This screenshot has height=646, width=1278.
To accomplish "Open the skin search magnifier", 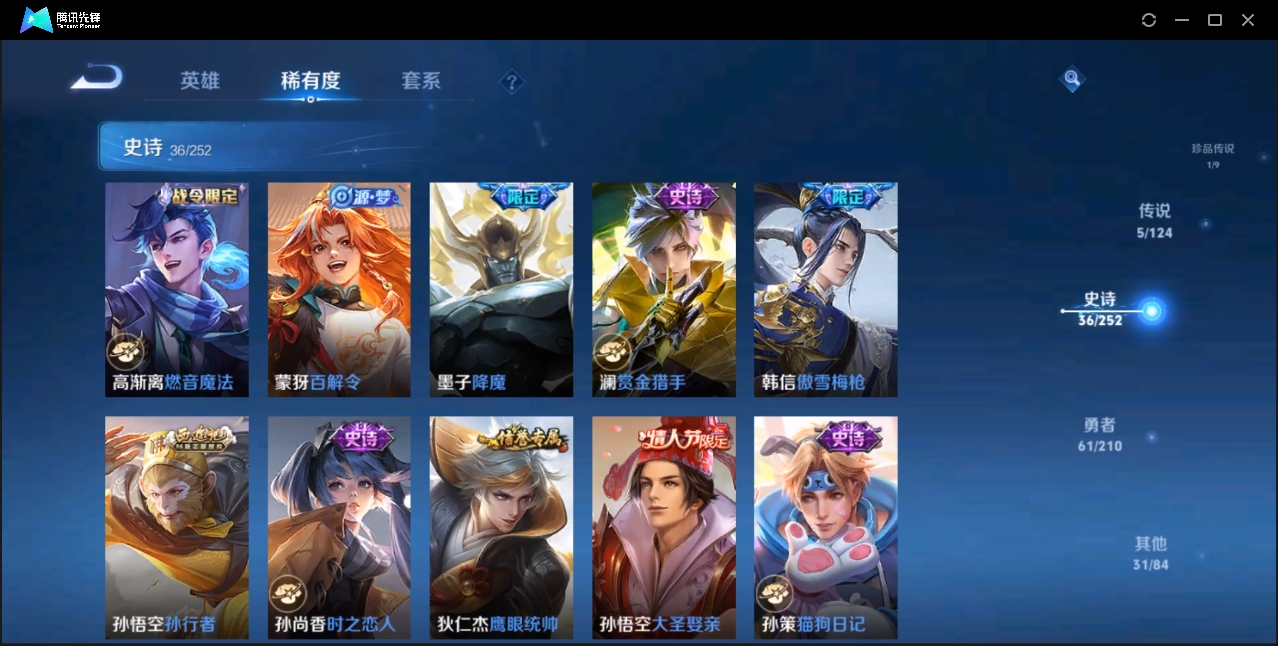I will 1072,78.
